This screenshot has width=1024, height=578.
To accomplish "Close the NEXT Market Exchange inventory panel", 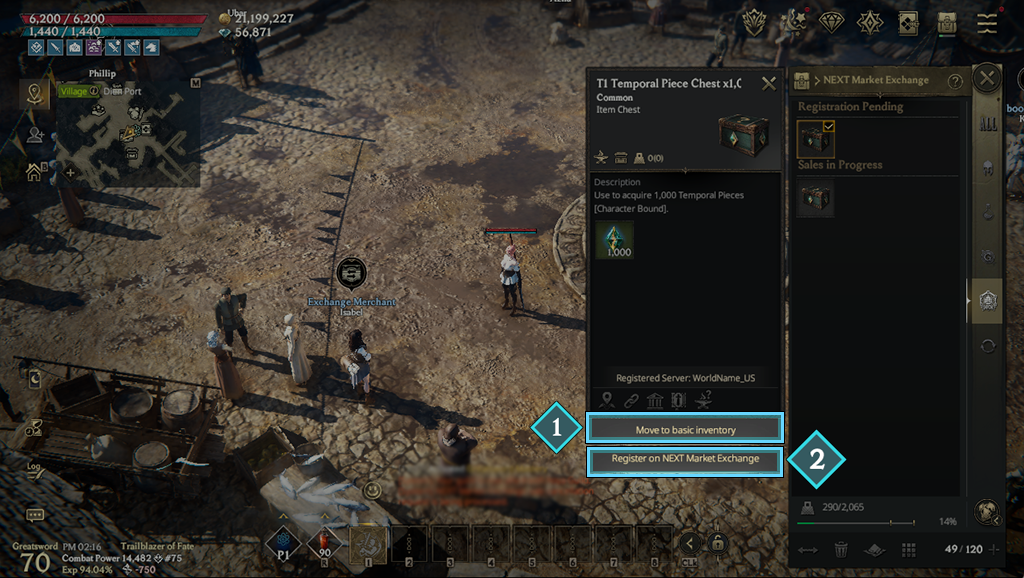I will 987,78.
